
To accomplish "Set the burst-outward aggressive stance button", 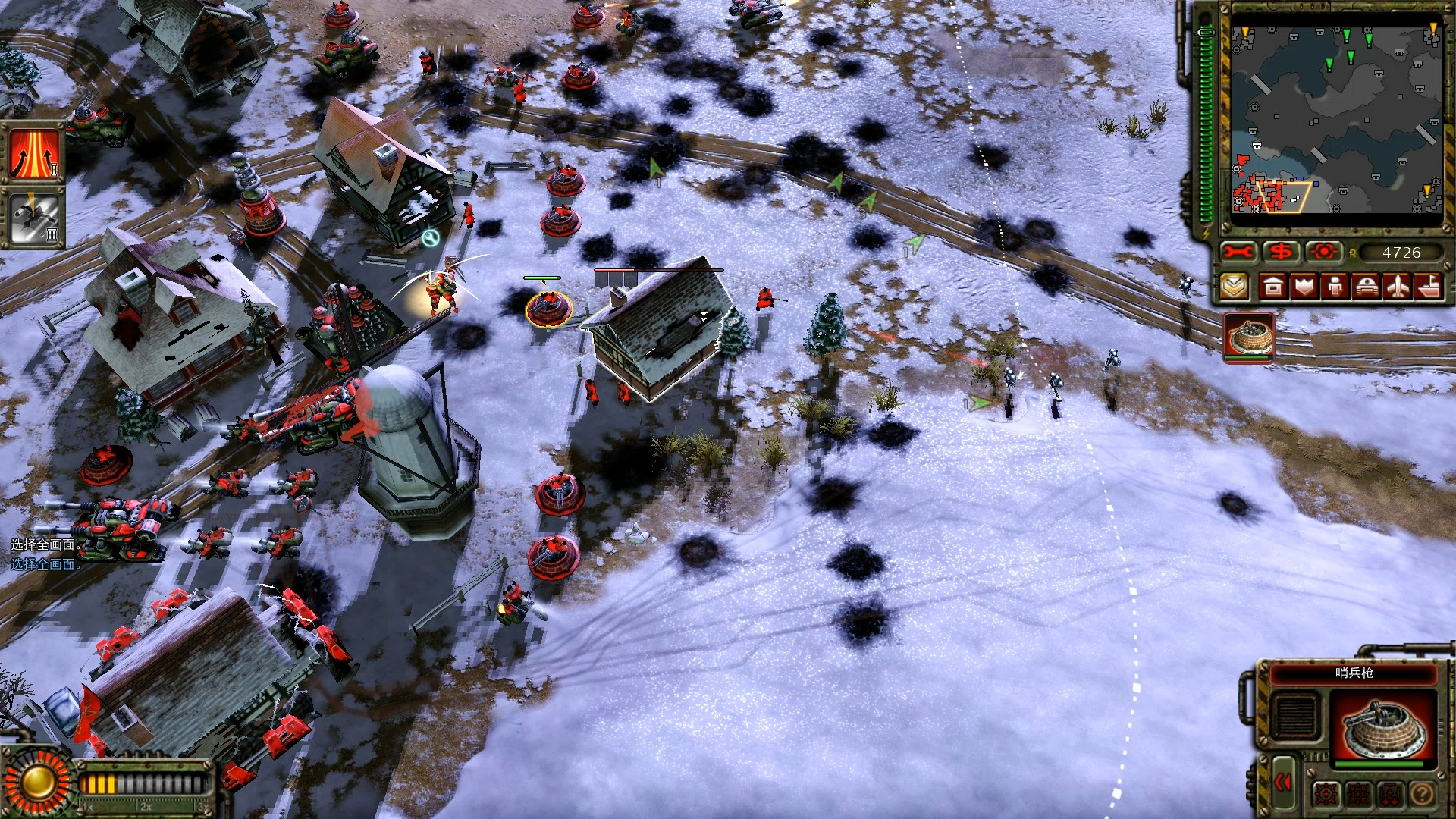I will pos(1326,794).
